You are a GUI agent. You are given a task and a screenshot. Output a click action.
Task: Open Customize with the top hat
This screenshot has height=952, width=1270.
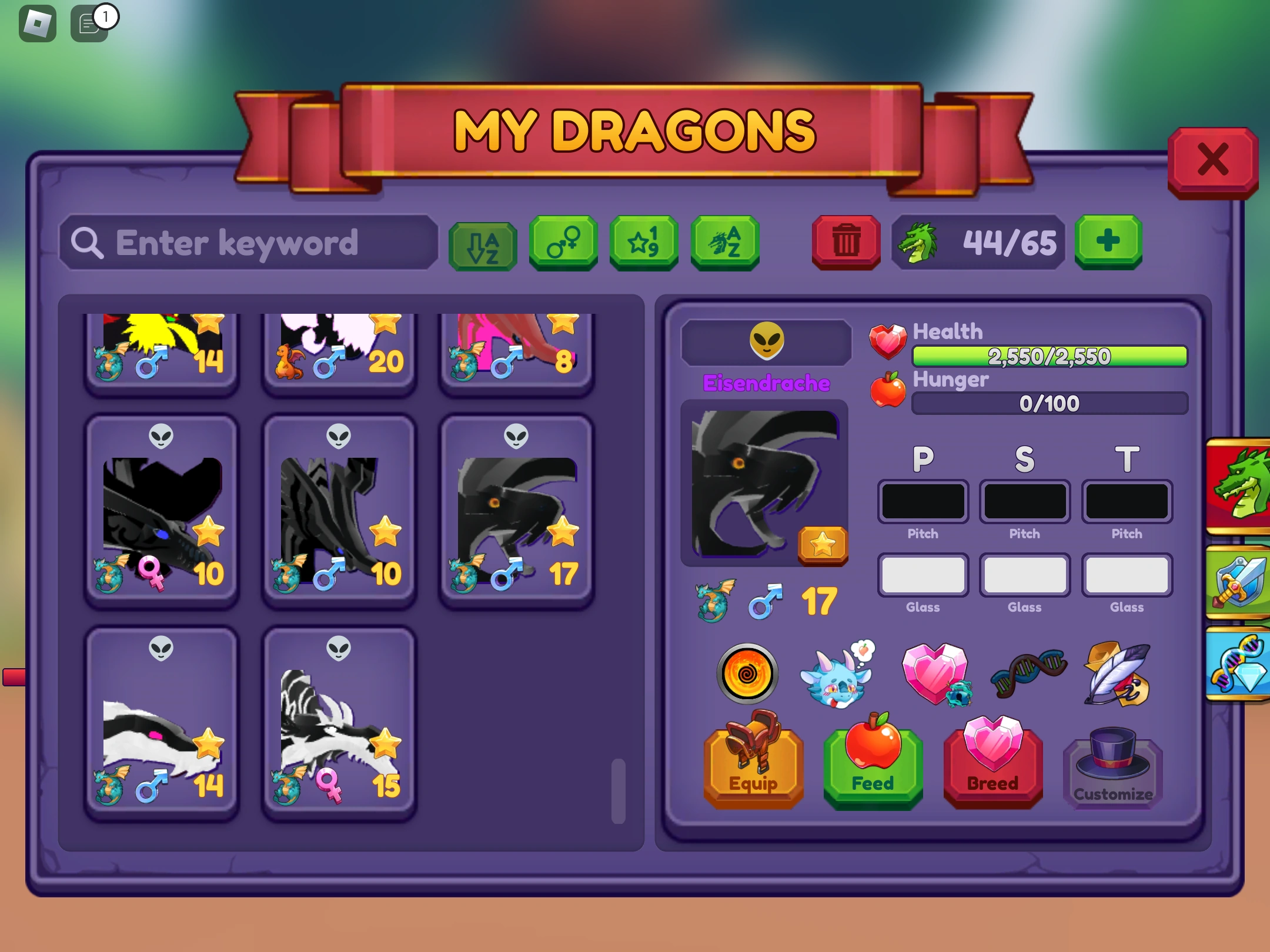1112,770
